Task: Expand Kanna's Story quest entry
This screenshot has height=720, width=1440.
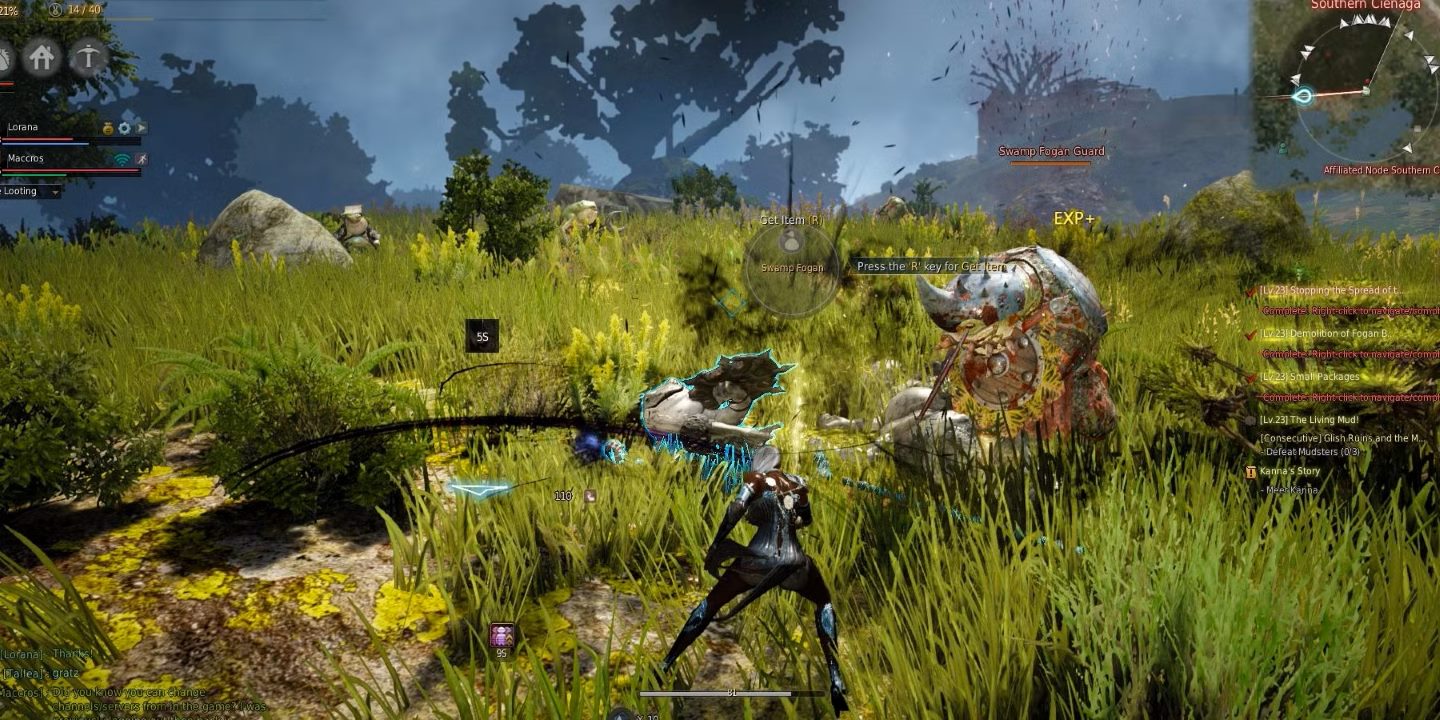Action: coord(1290,471)
